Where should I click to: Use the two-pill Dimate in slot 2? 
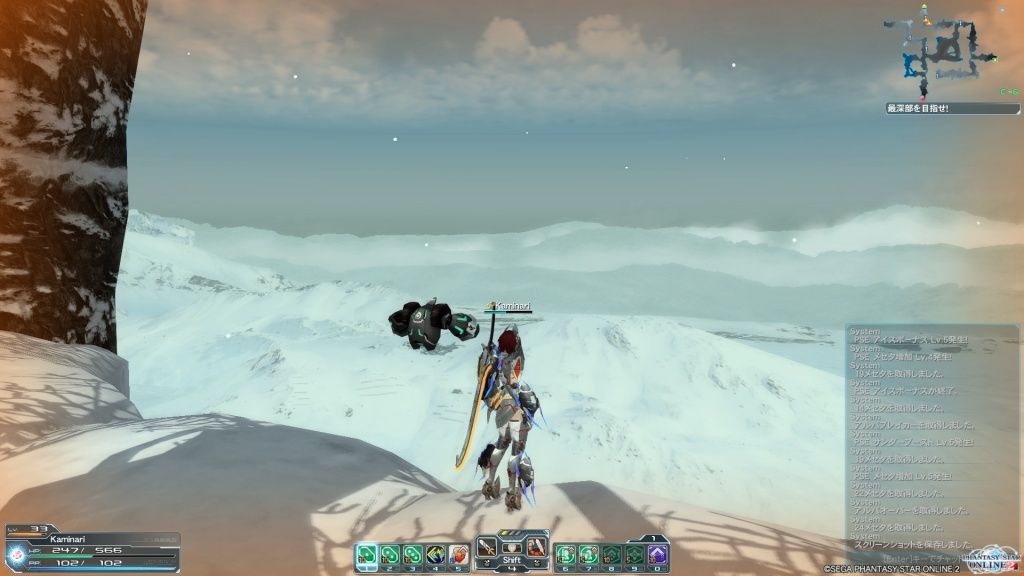click(x=390, y=554)
